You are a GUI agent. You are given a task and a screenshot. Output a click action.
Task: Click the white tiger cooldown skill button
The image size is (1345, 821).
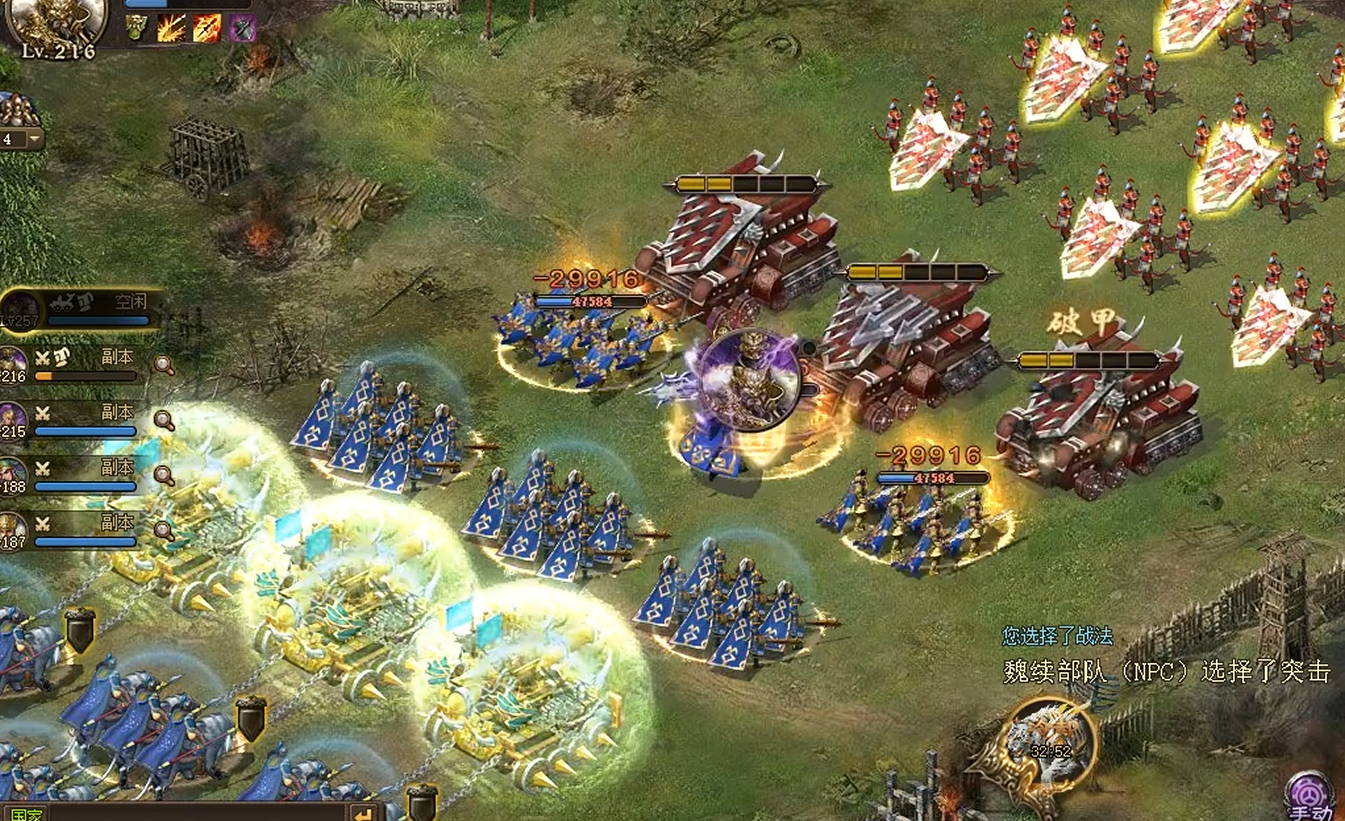point(1050,745)
